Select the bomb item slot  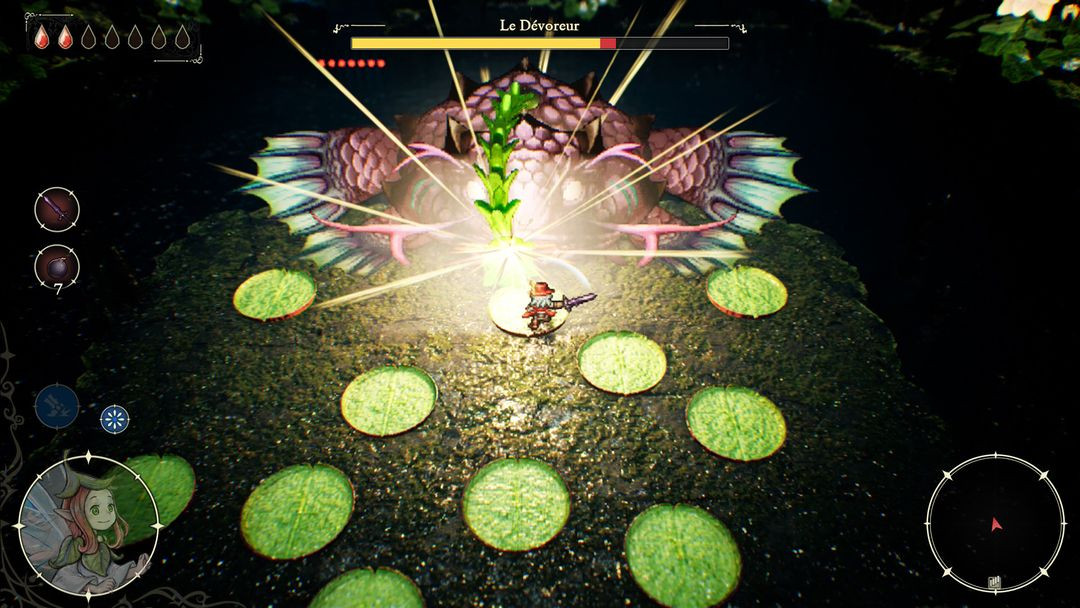tap(57, 266)
